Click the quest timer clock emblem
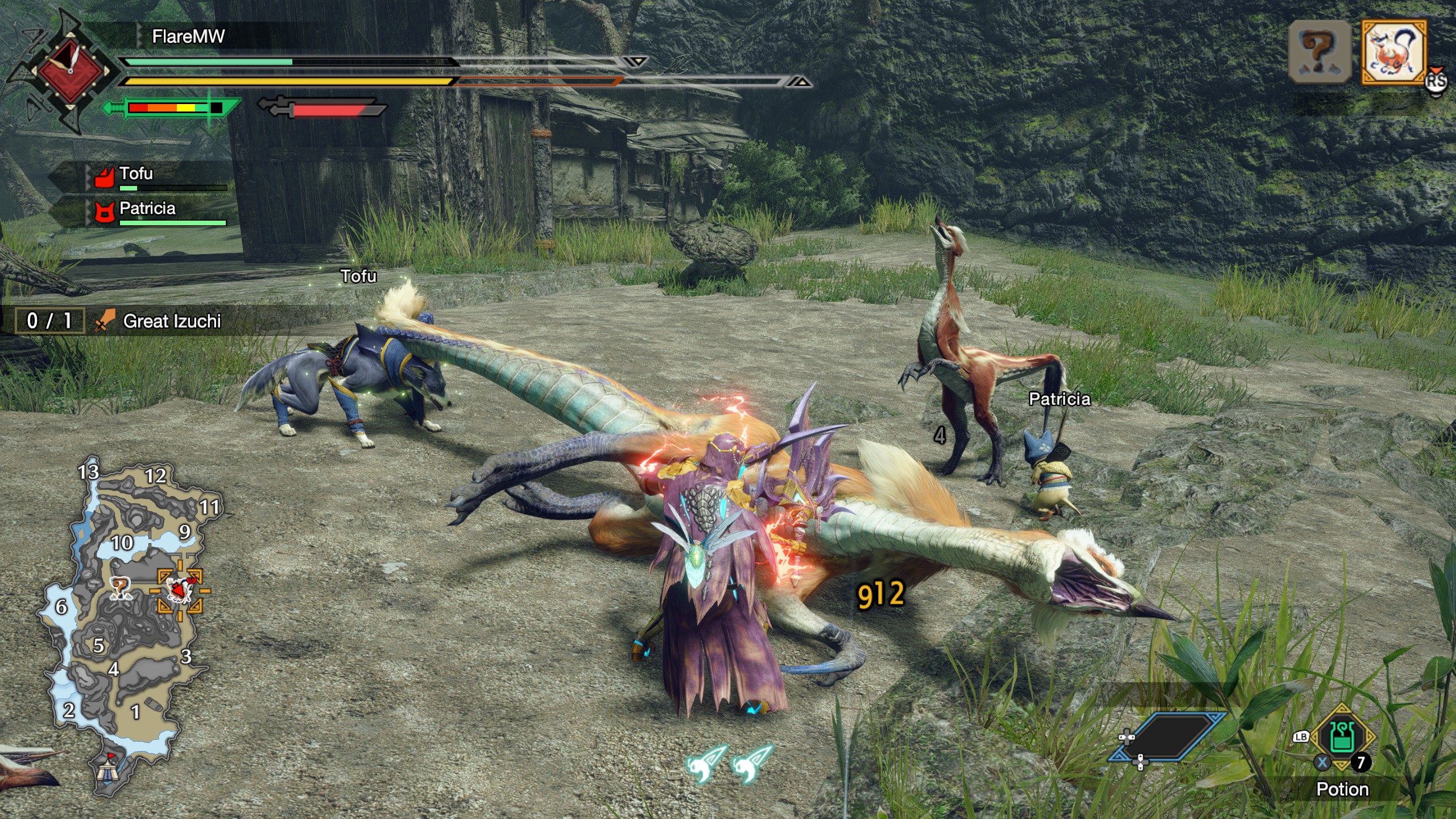The width and height of the screenshot is (1456, 819). click(71, 71)
